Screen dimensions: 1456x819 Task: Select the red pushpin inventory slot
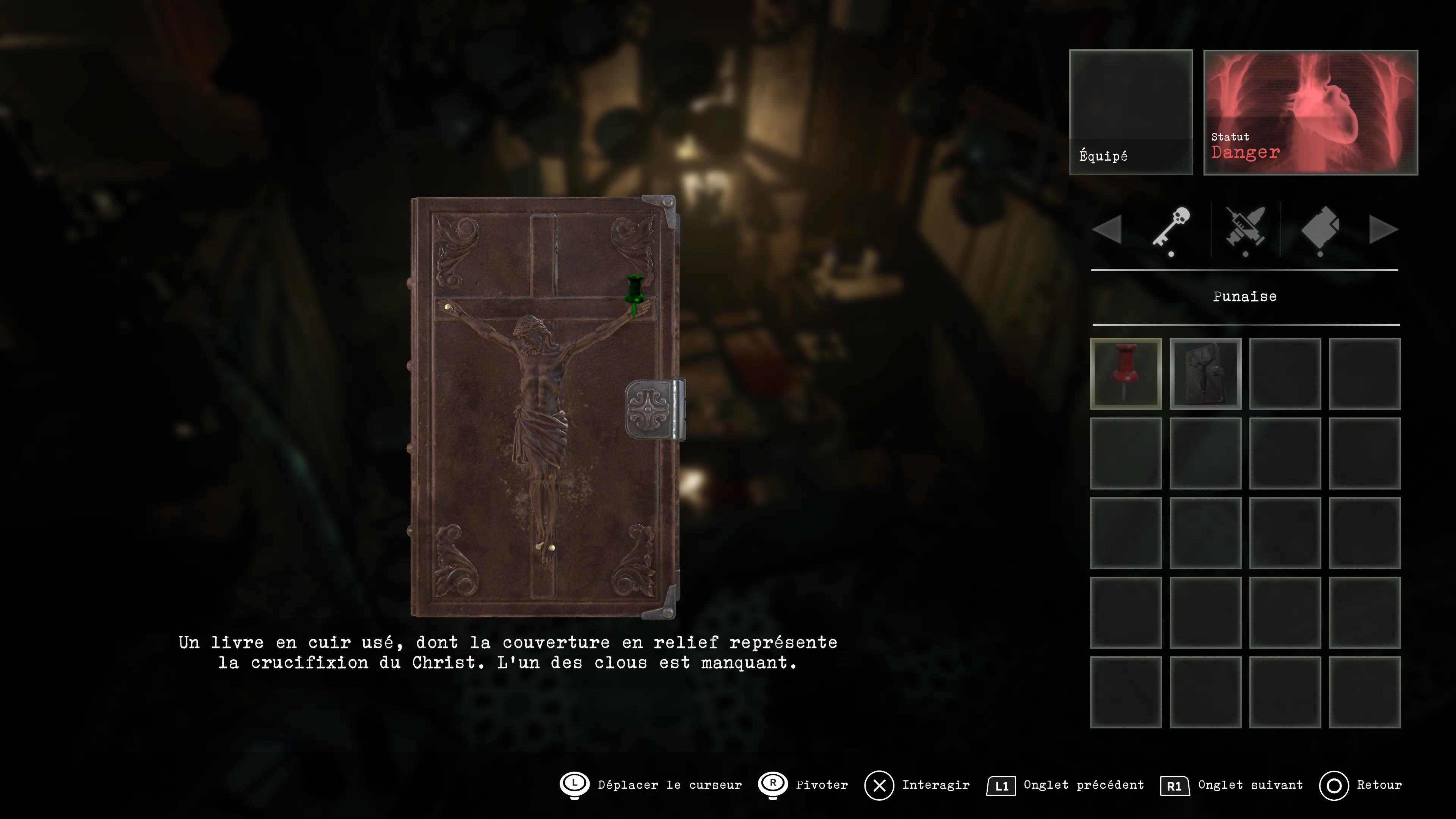coord(1125,373)
